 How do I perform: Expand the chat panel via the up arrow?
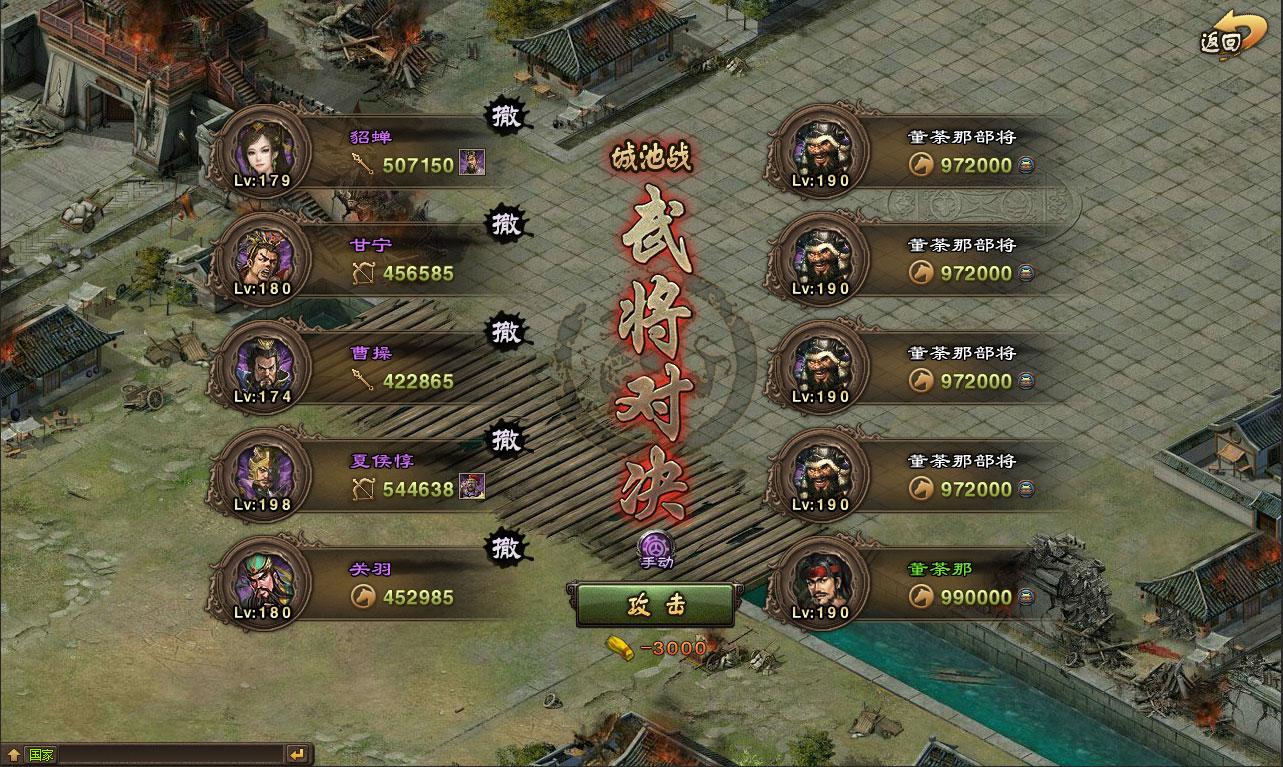tap(12, 752)
